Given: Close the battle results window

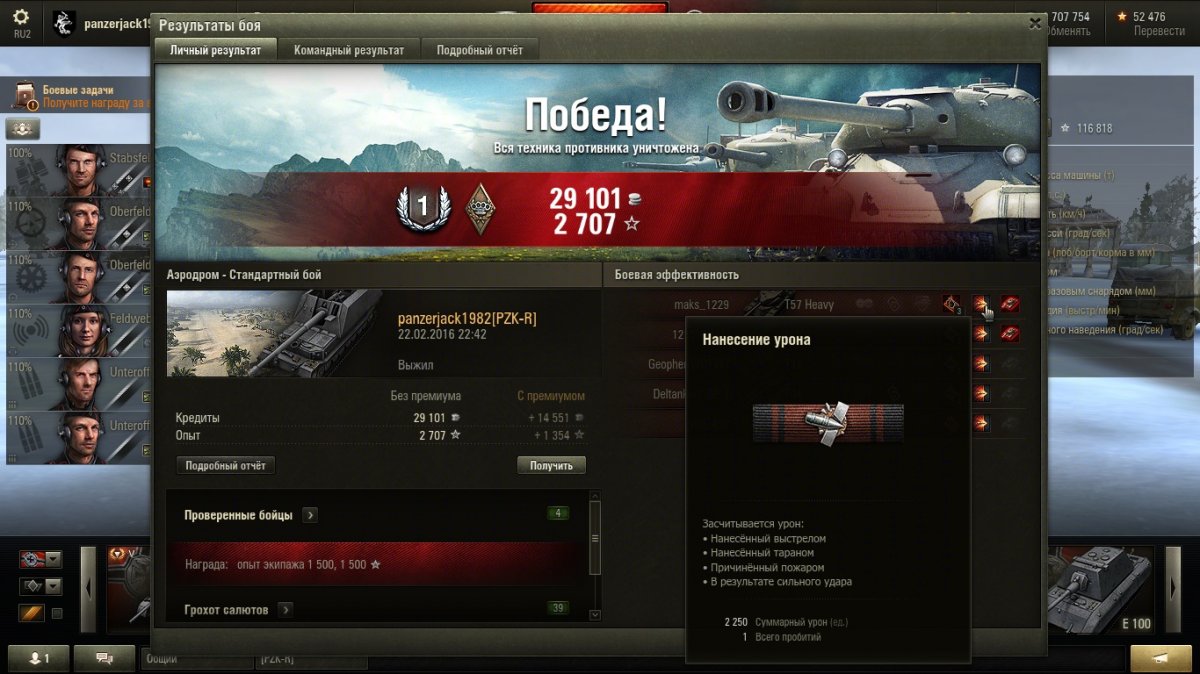Looking at the screenshot, I should (x=1035, y=24).
